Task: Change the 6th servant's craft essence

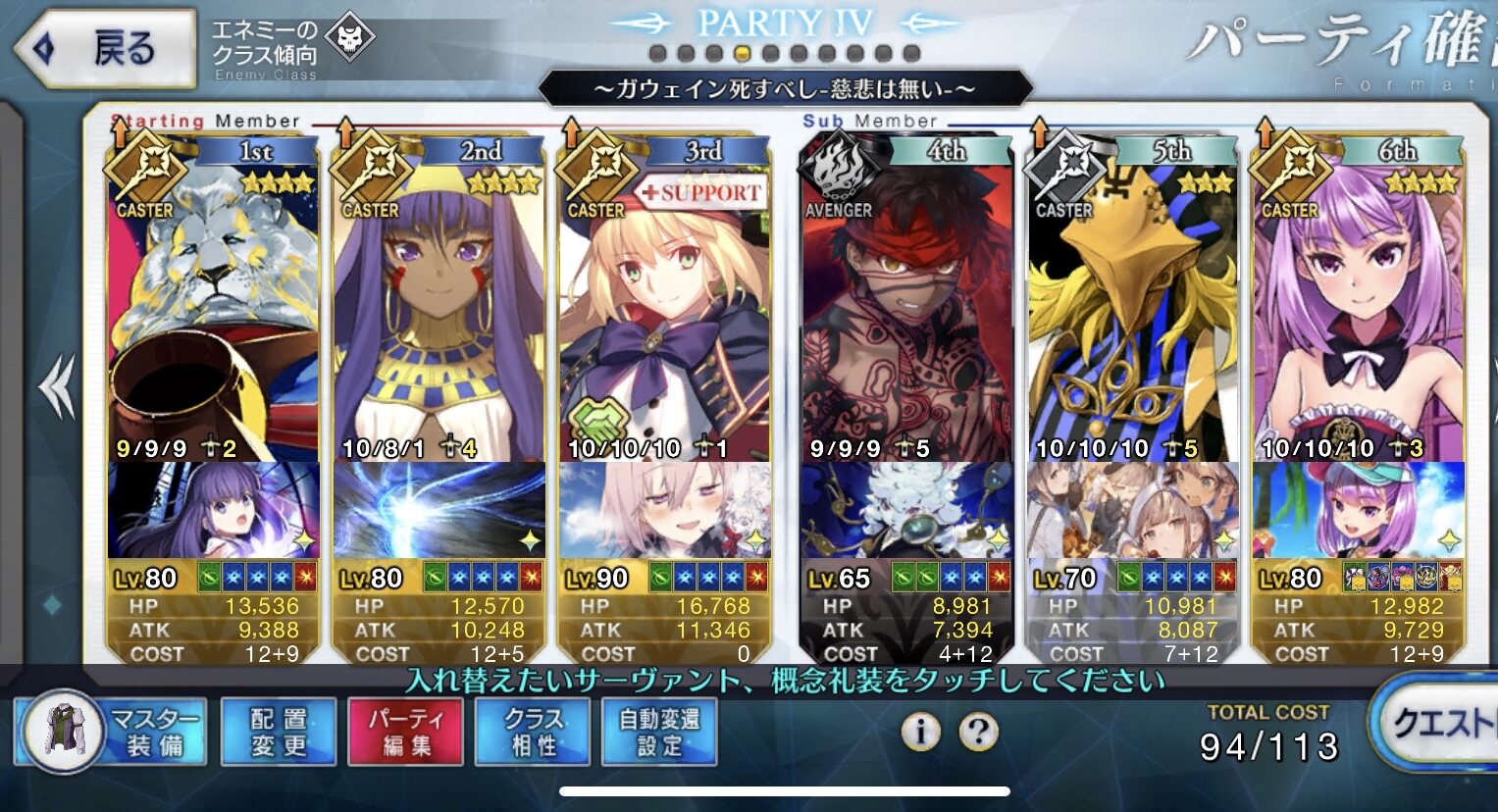Action: tap(1358, 511)
